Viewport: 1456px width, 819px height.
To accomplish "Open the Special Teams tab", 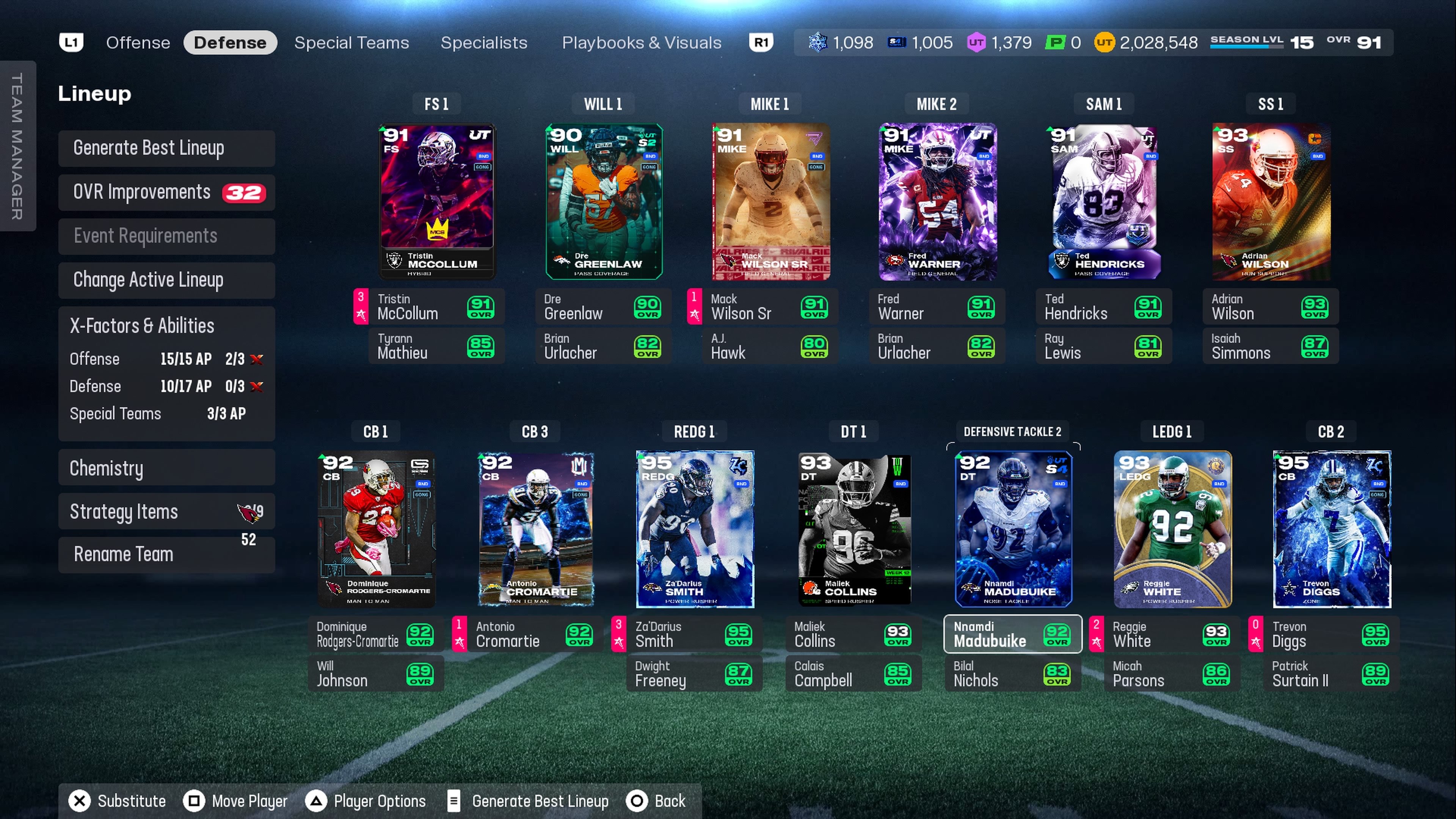I will [351, 42].
